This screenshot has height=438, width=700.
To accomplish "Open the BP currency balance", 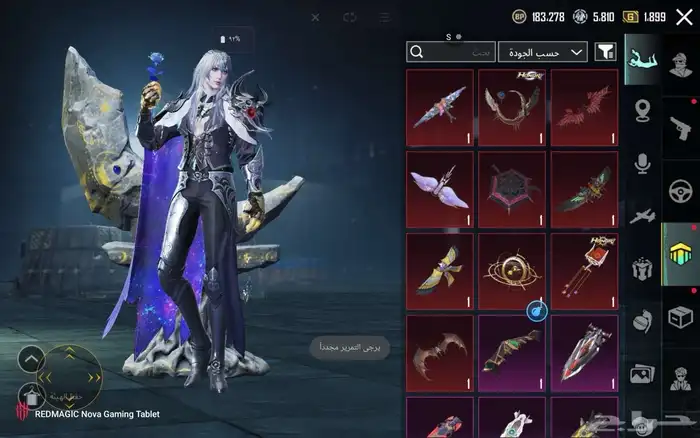I will click(538, 17).
